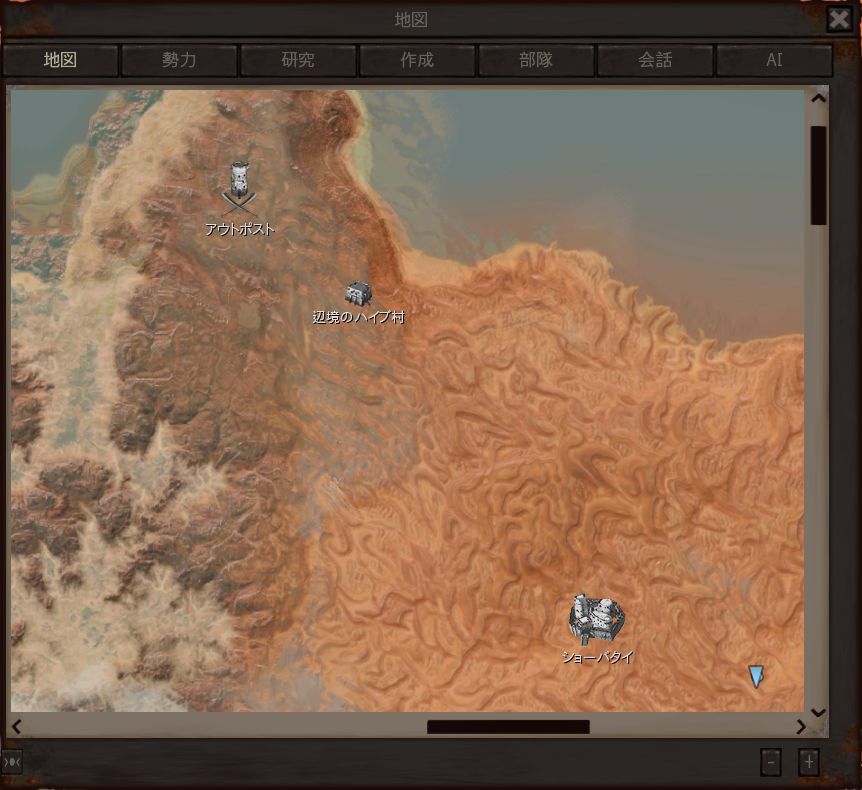Open the AI tab
The height and width of the screenshot is (790, 862).
774,60
